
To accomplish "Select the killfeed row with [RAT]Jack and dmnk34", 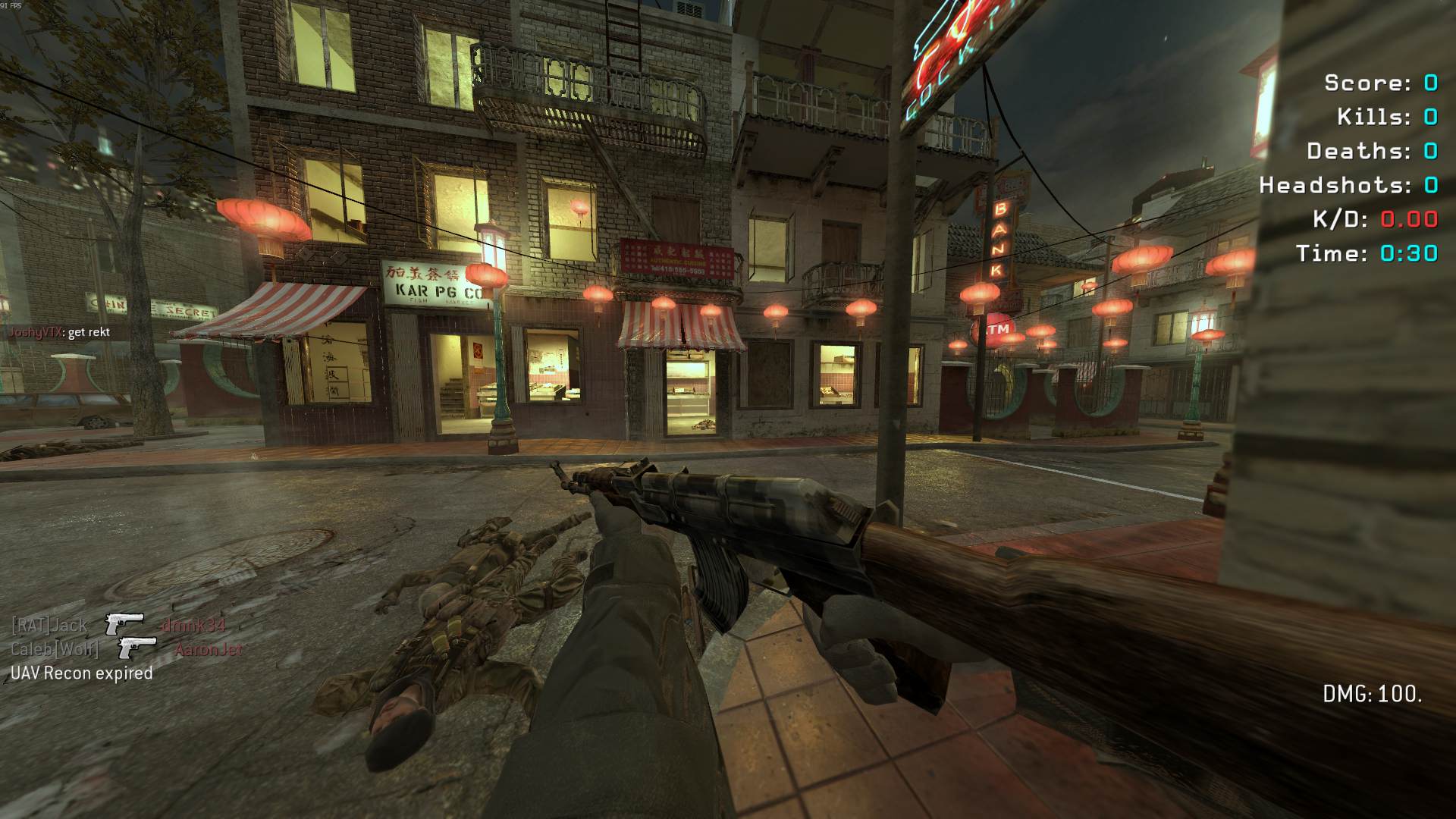I will click(118, 626).
